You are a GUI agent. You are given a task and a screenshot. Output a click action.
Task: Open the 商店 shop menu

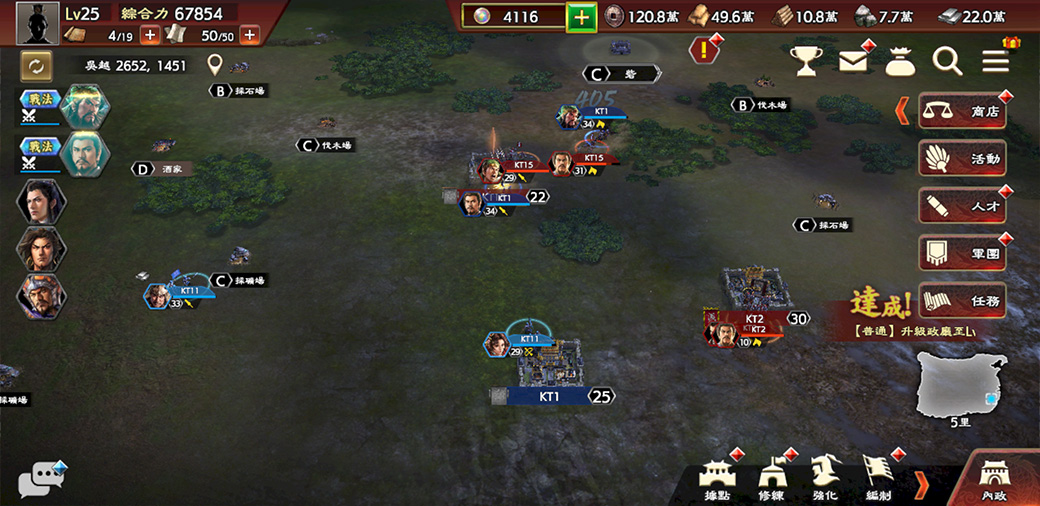pyautogui.click(x=962, y=111)
